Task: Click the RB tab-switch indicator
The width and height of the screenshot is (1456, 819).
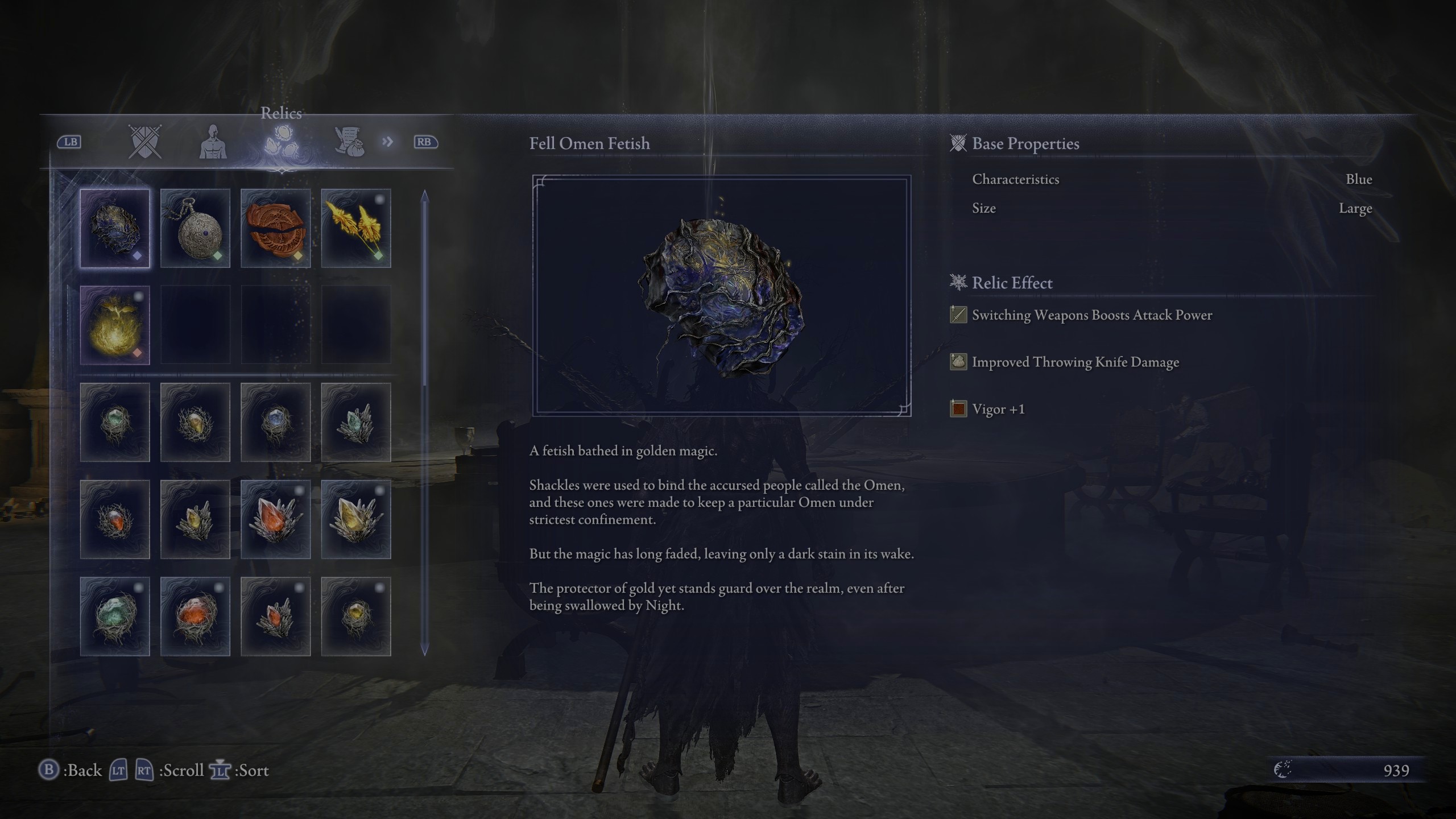Action: click(x=425, y=143)
